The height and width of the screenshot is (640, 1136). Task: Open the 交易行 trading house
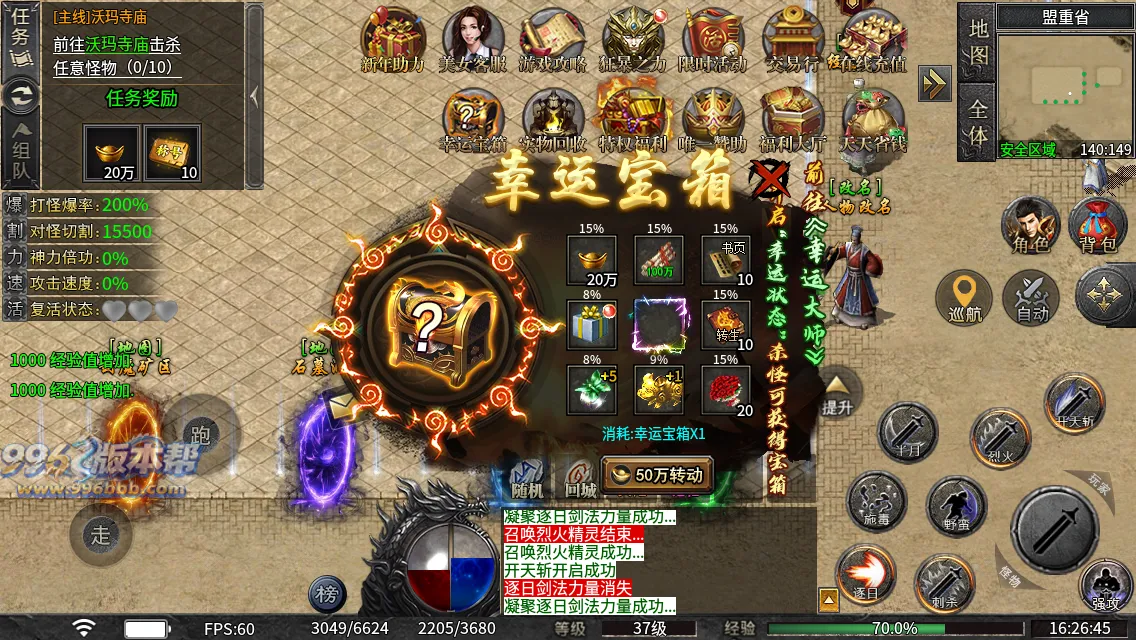pos(793,41)
